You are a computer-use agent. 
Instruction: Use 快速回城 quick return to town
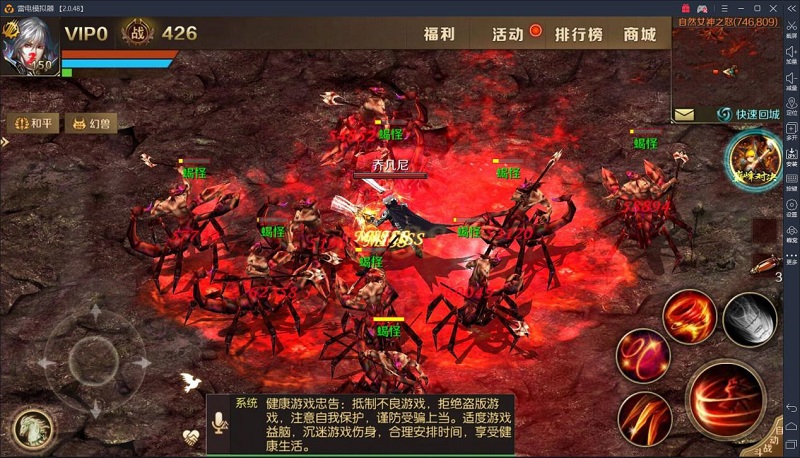click(x=748, y=115)
